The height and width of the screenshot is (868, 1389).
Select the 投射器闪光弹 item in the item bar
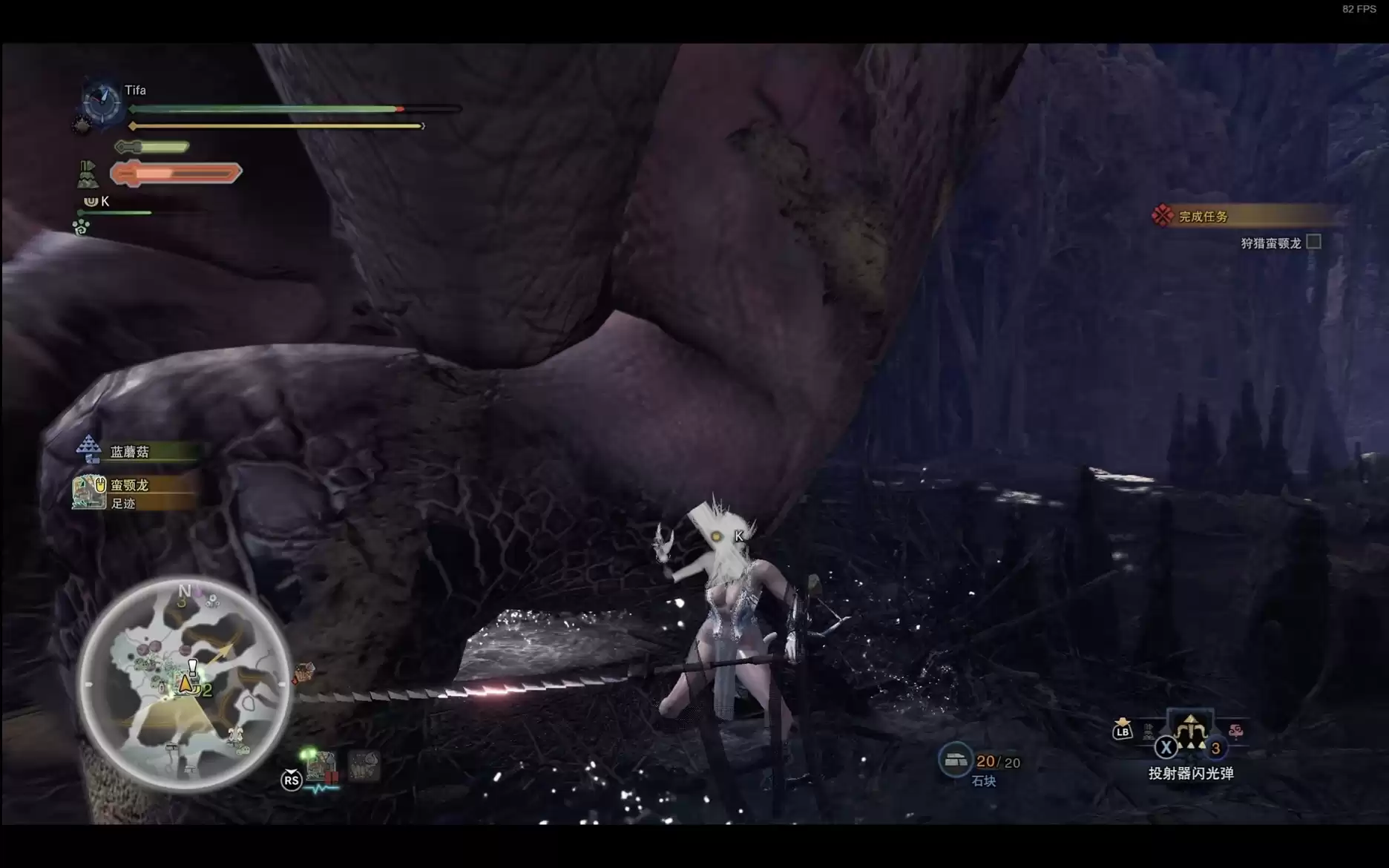(1190, 731)
